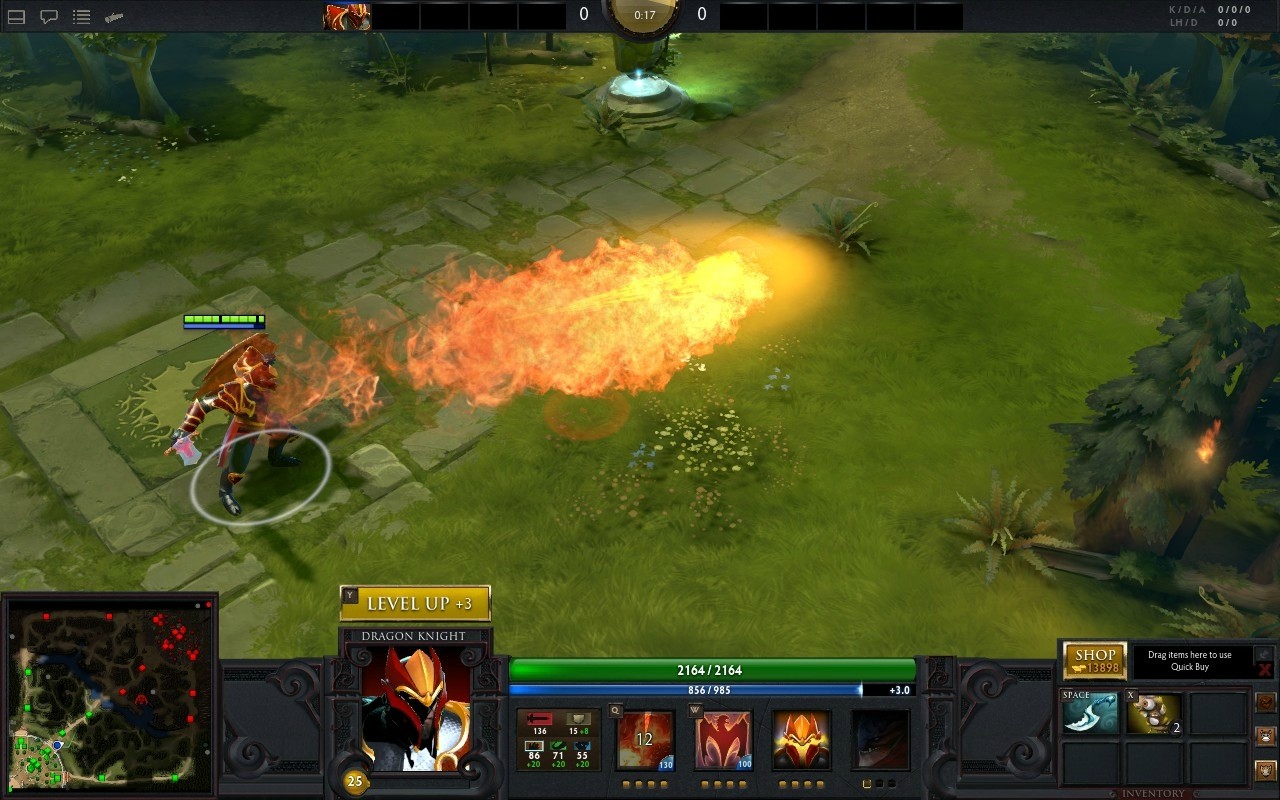The image size is (1280, 800).
Task: Activate the Elder Dragon Form ultimate
Action: click(x=880, y=740)
